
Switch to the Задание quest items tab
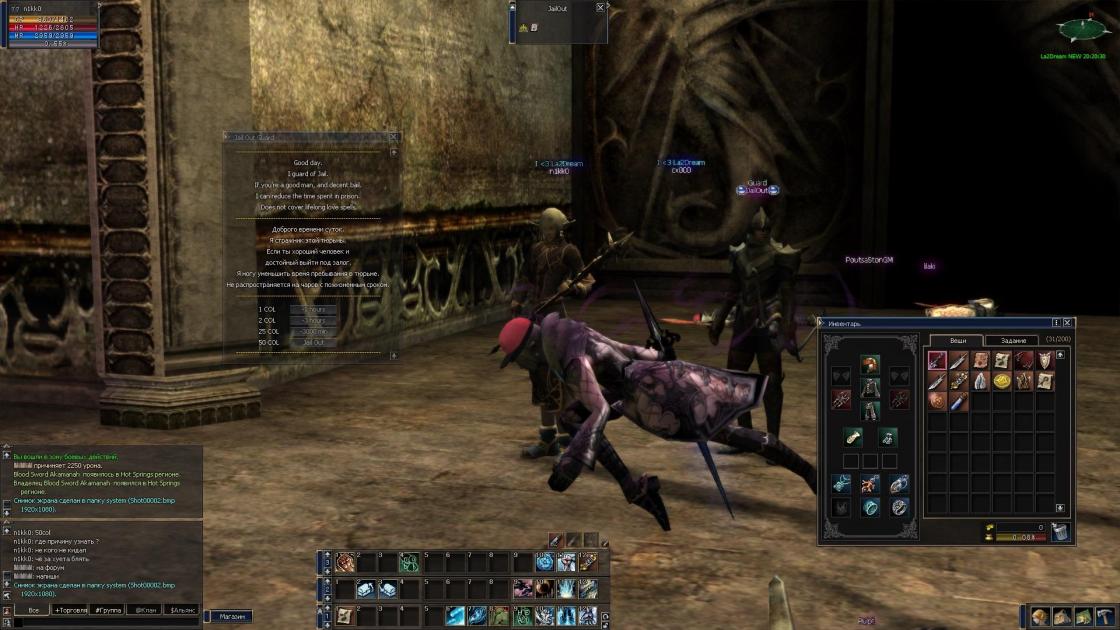tap(1013, 341)
